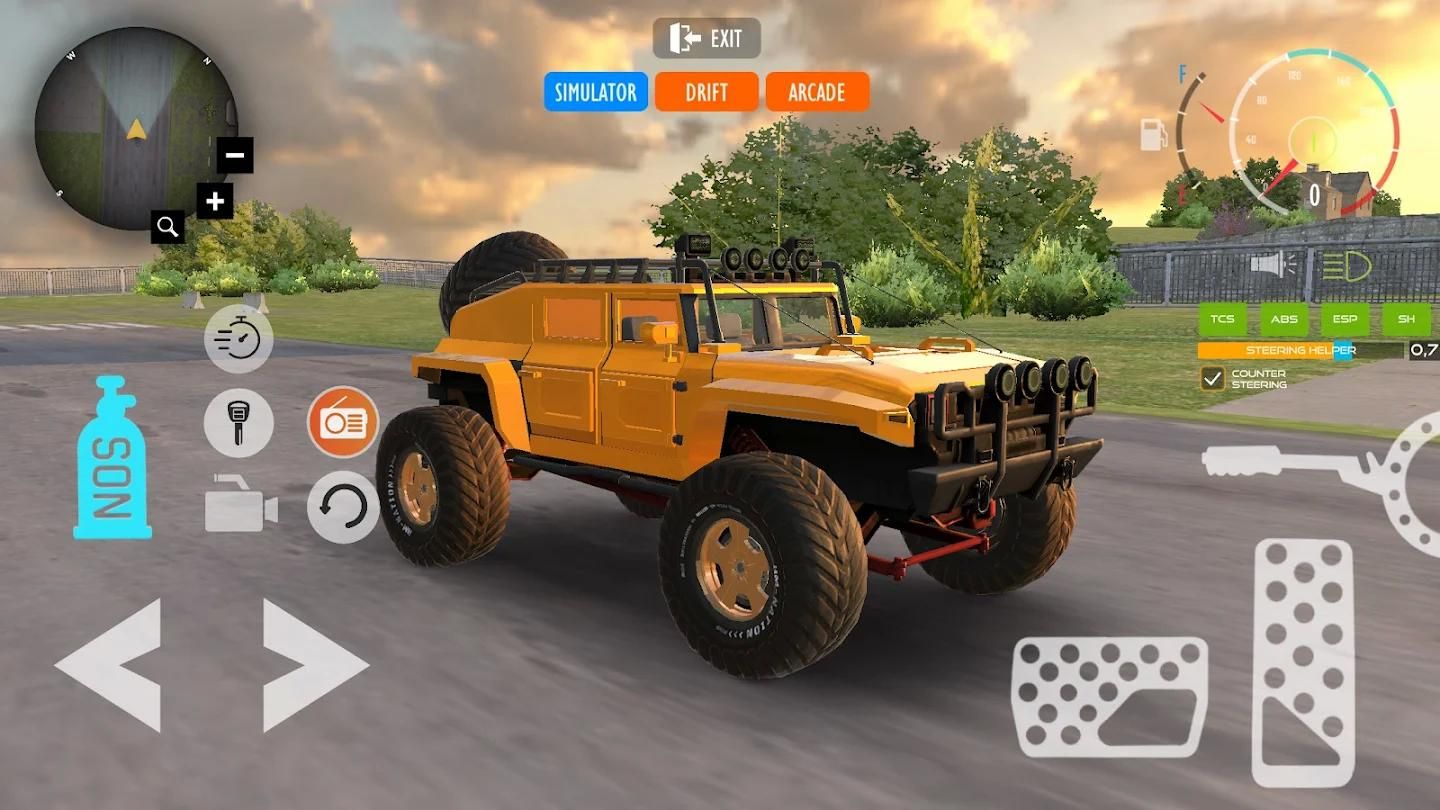Activate the NOS bottle boost
Viewport: 1440px width, 810px height.
click(x=112, y=458)
